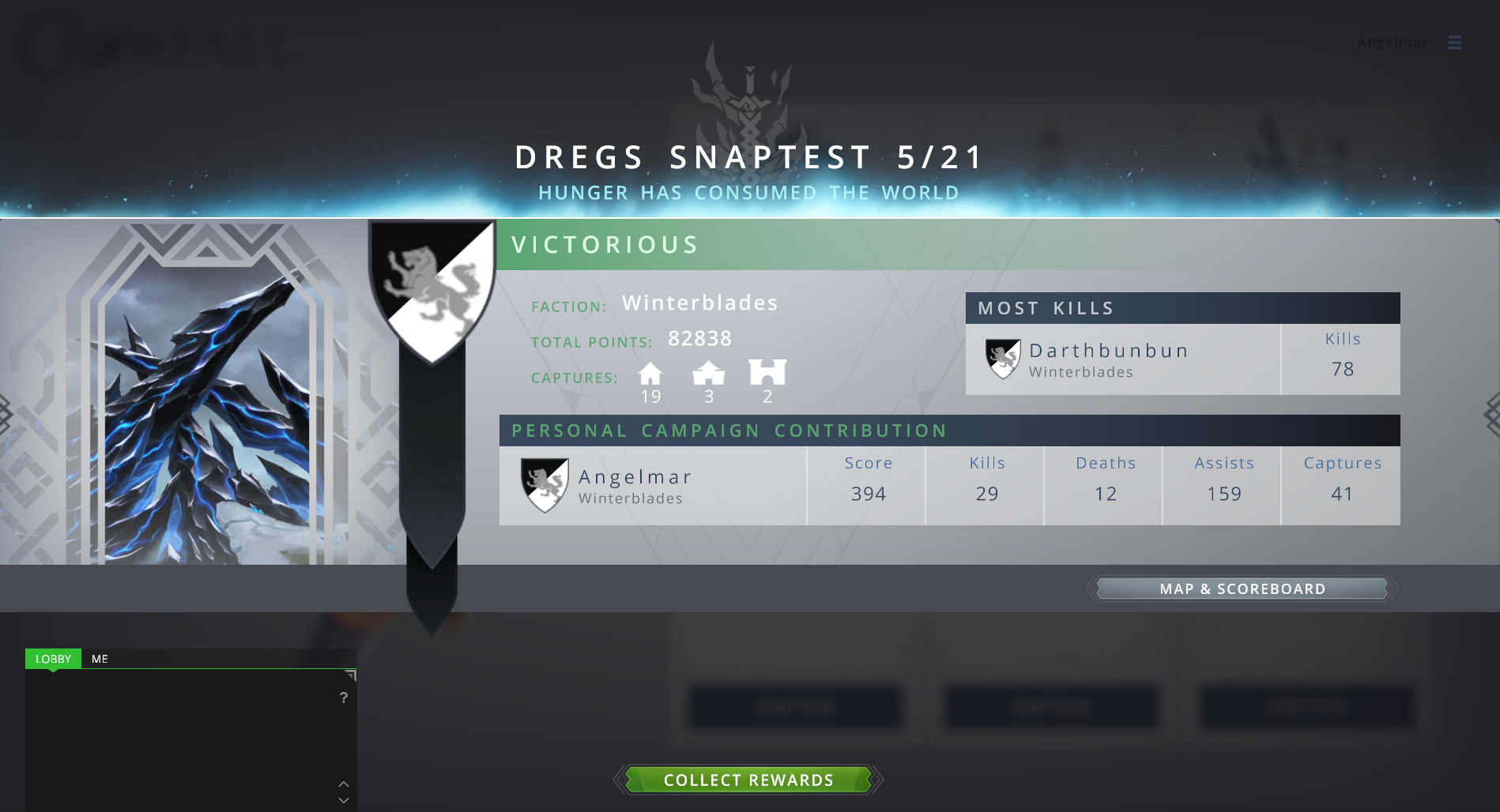Click the chat scroll up arrow
Image resolution: width=1500 pixels, height=812 pixels.
click(344, 784)
